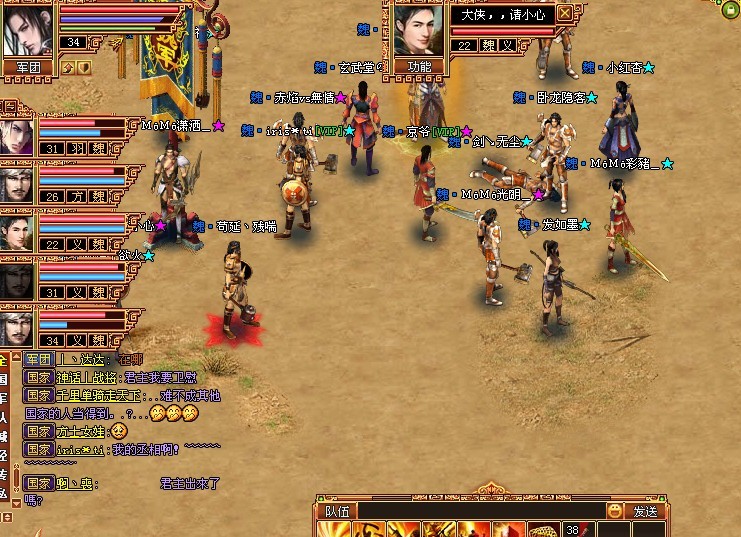Click your own player portrait

pos(27,30)
